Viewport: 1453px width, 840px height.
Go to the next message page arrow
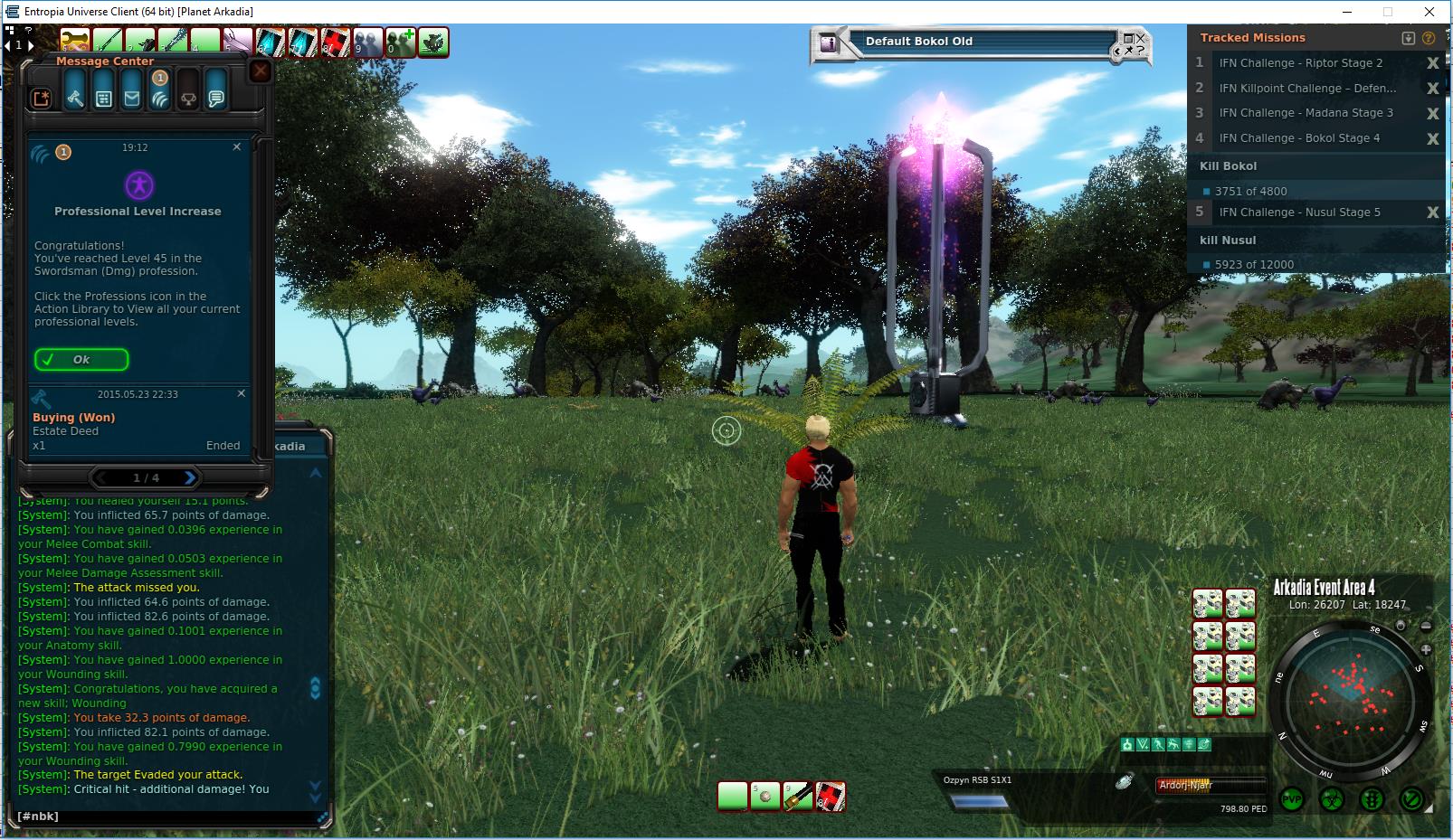[x=190, y=477]
